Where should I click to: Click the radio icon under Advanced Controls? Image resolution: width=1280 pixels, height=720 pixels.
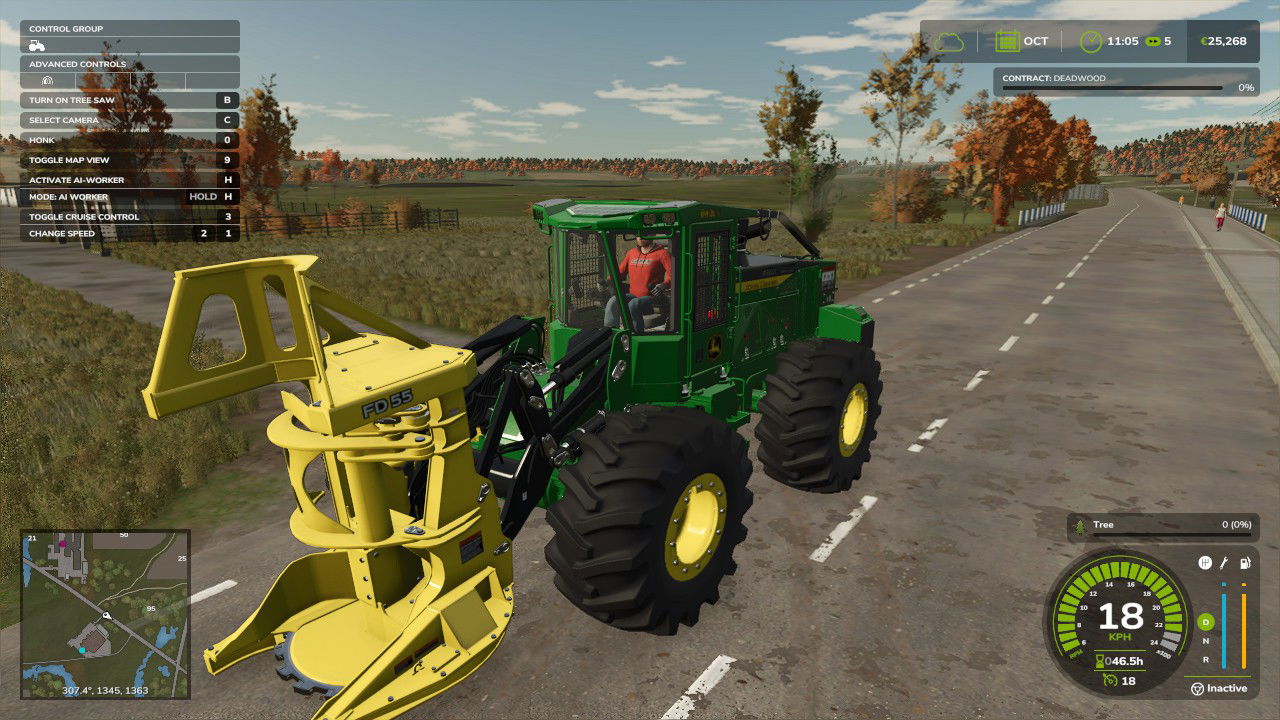click(x=47, y=80)
